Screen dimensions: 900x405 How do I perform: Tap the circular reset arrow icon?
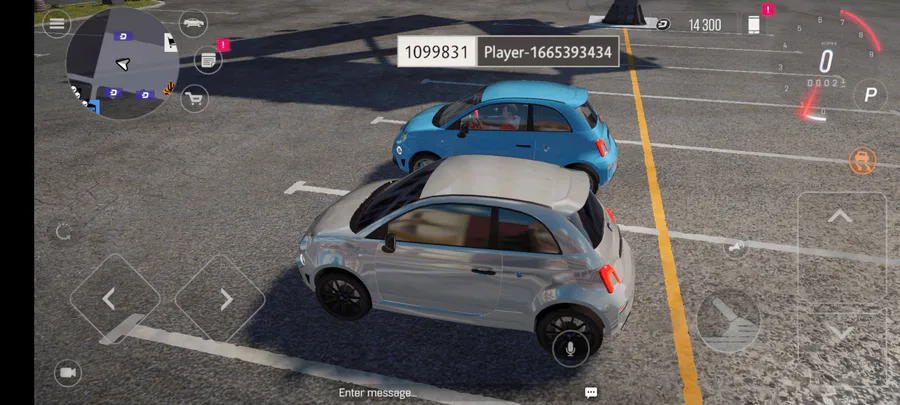(63, 232)
